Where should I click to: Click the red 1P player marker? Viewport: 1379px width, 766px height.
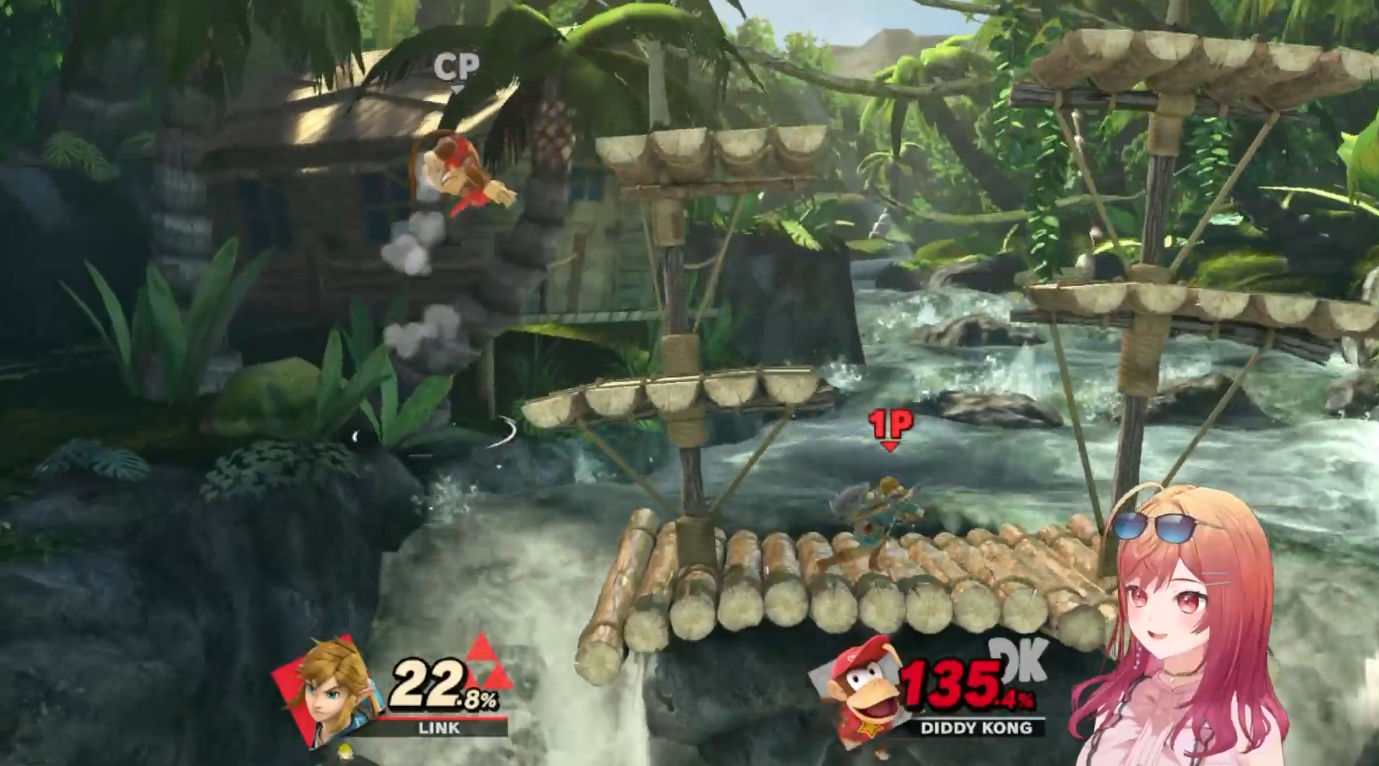(890, 426)
